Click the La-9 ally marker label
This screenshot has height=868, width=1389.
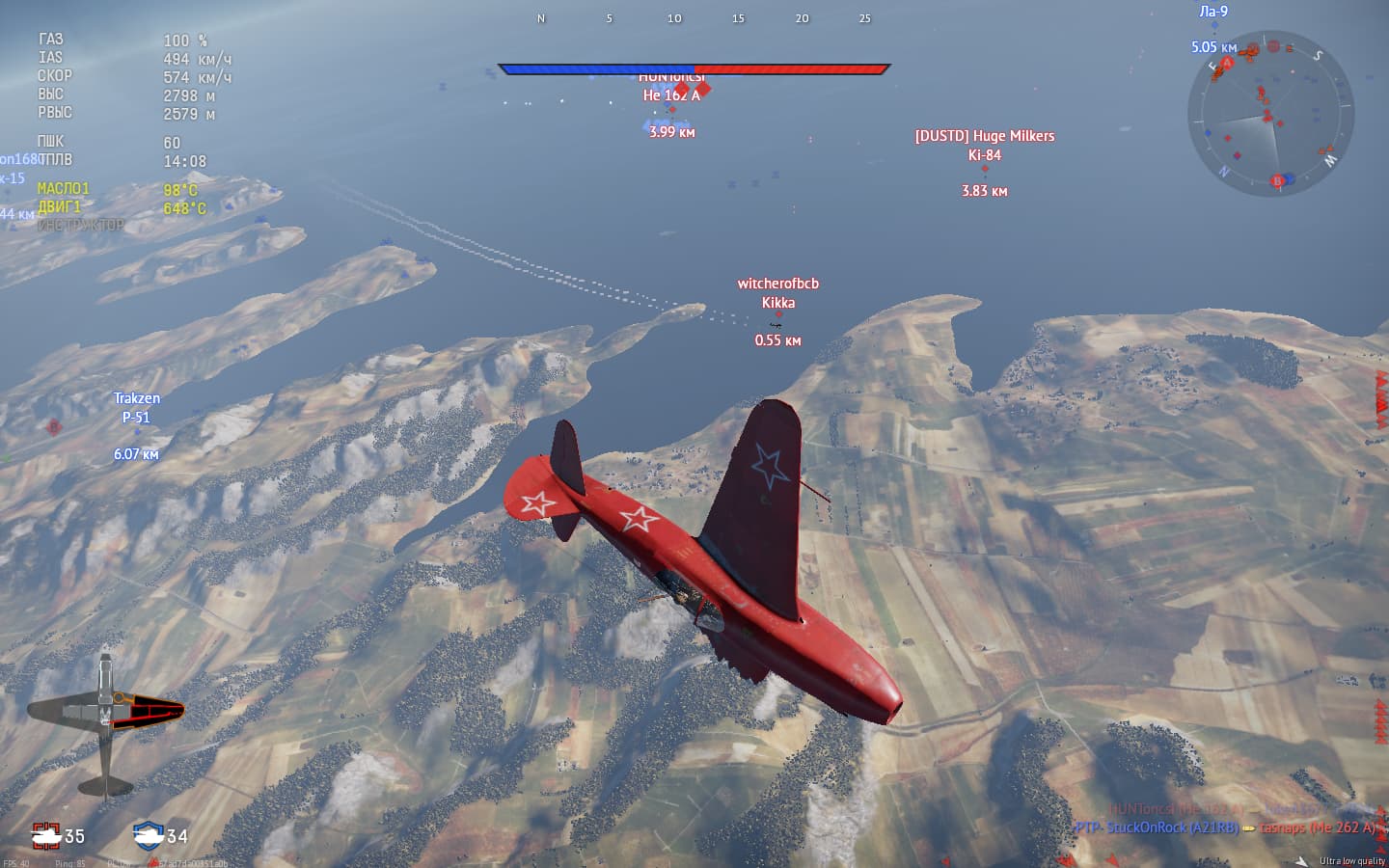(1213, 13)
